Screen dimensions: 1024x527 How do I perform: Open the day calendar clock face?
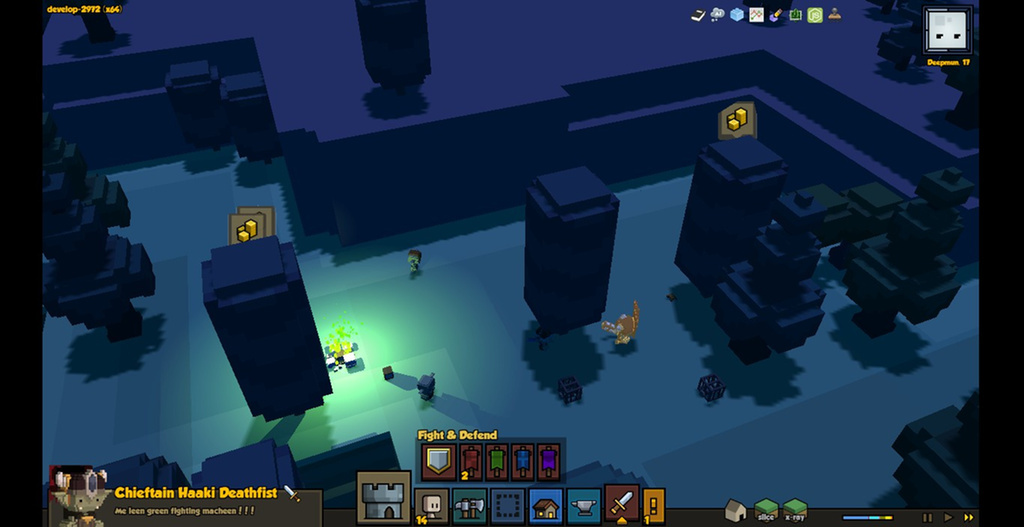[x=947, y=31]
